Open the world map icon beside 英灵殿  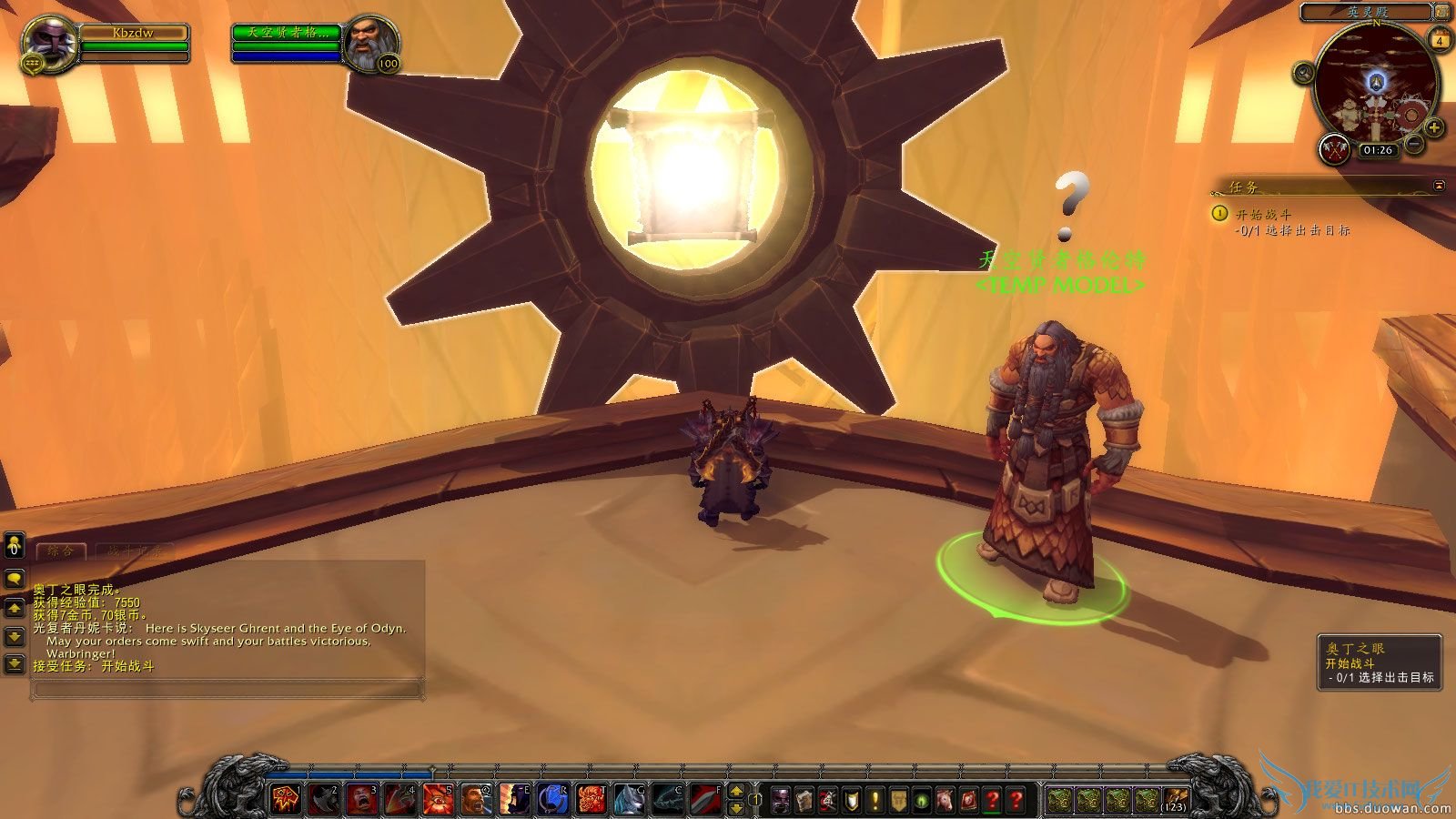pyautogui.click(x=1441, y=12)
